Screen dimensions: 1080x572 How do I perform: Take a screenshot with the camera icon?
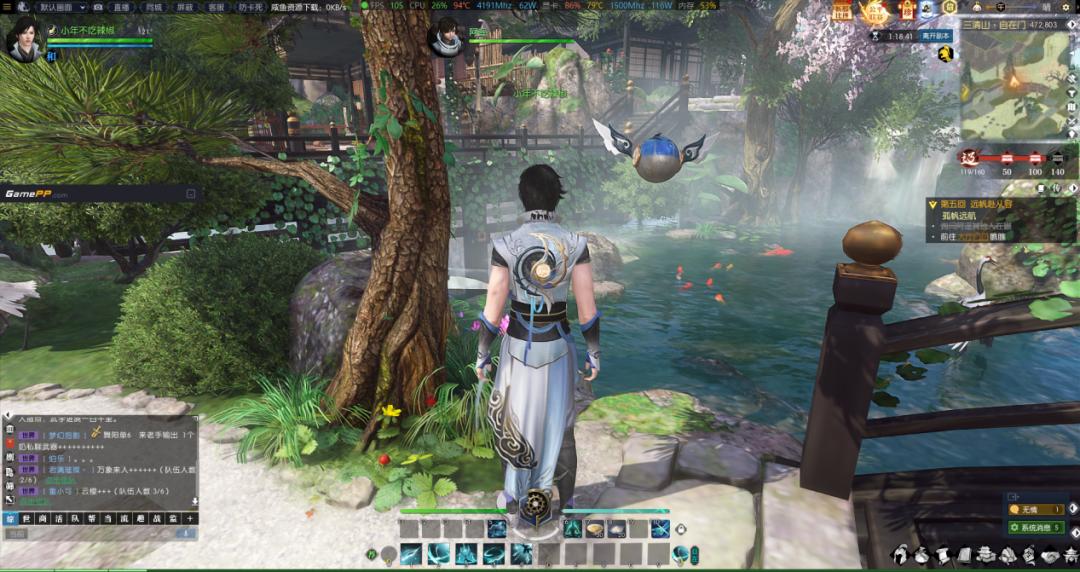point(98,6)
